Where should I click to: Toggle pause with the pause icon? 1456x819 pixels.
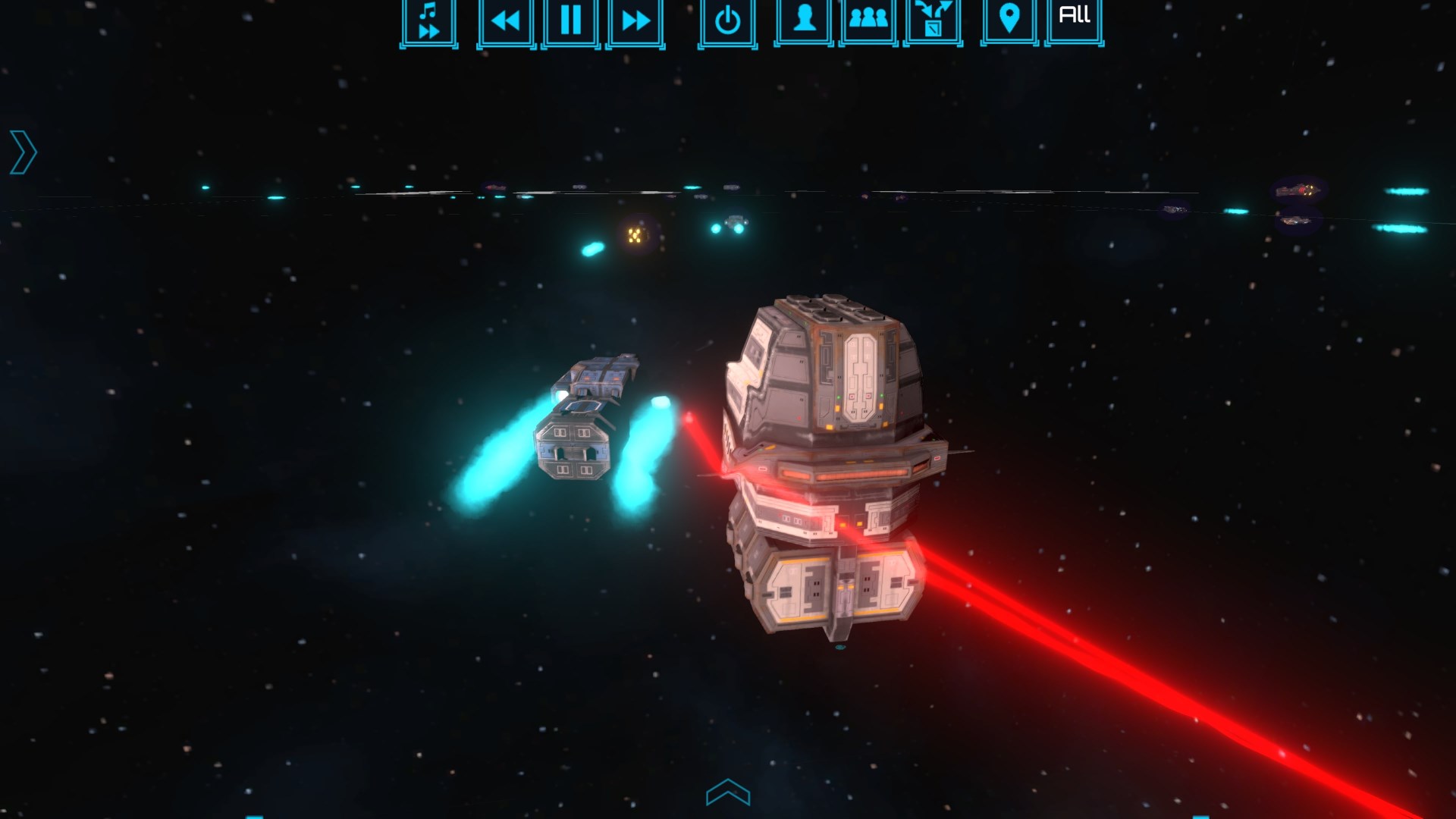(x=570, y=20)
